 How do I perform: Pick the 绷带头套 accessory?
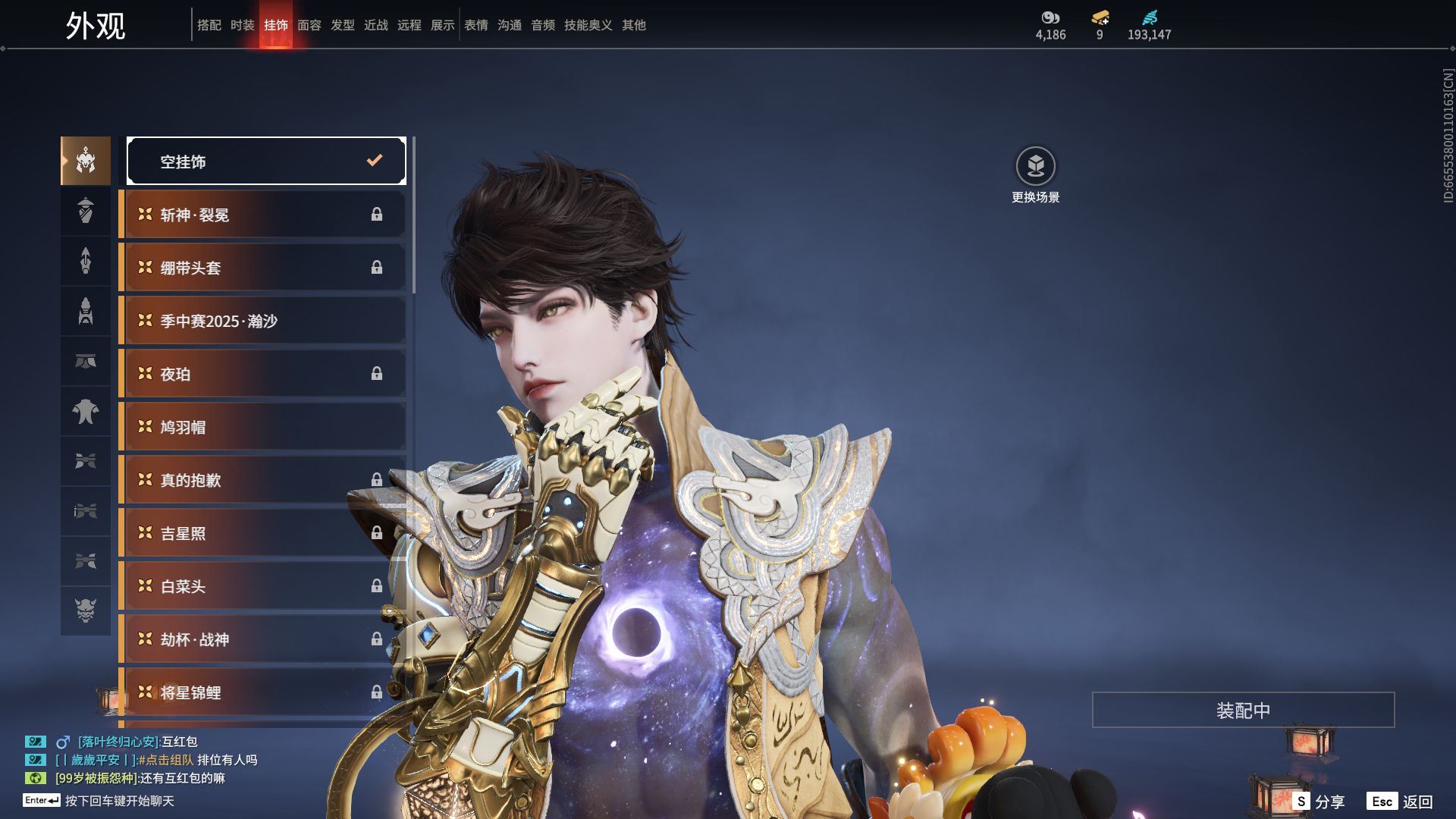tap(263, 268)
